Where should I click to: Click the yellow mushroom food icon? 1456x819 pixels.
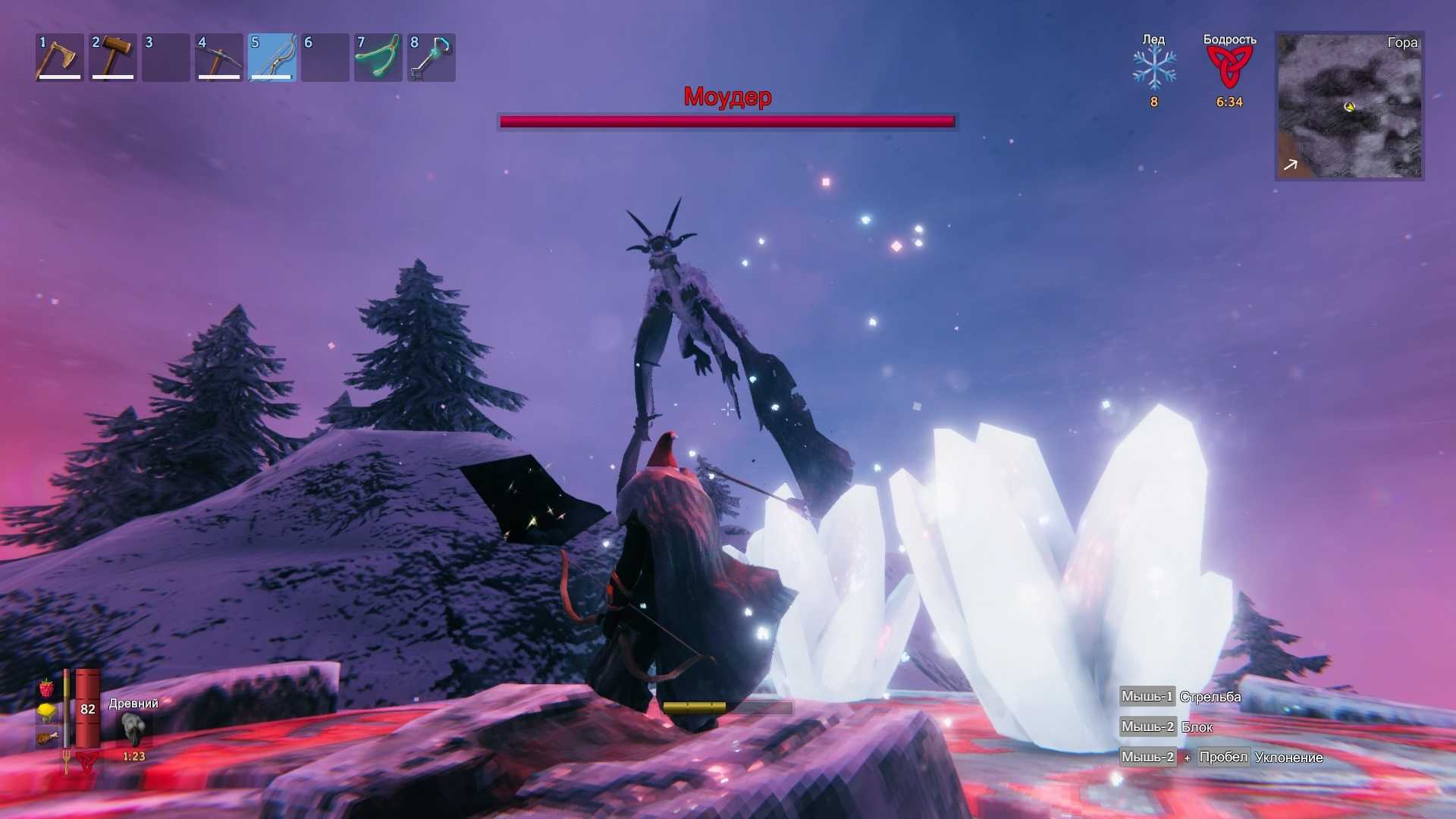(x=47, y=712)
